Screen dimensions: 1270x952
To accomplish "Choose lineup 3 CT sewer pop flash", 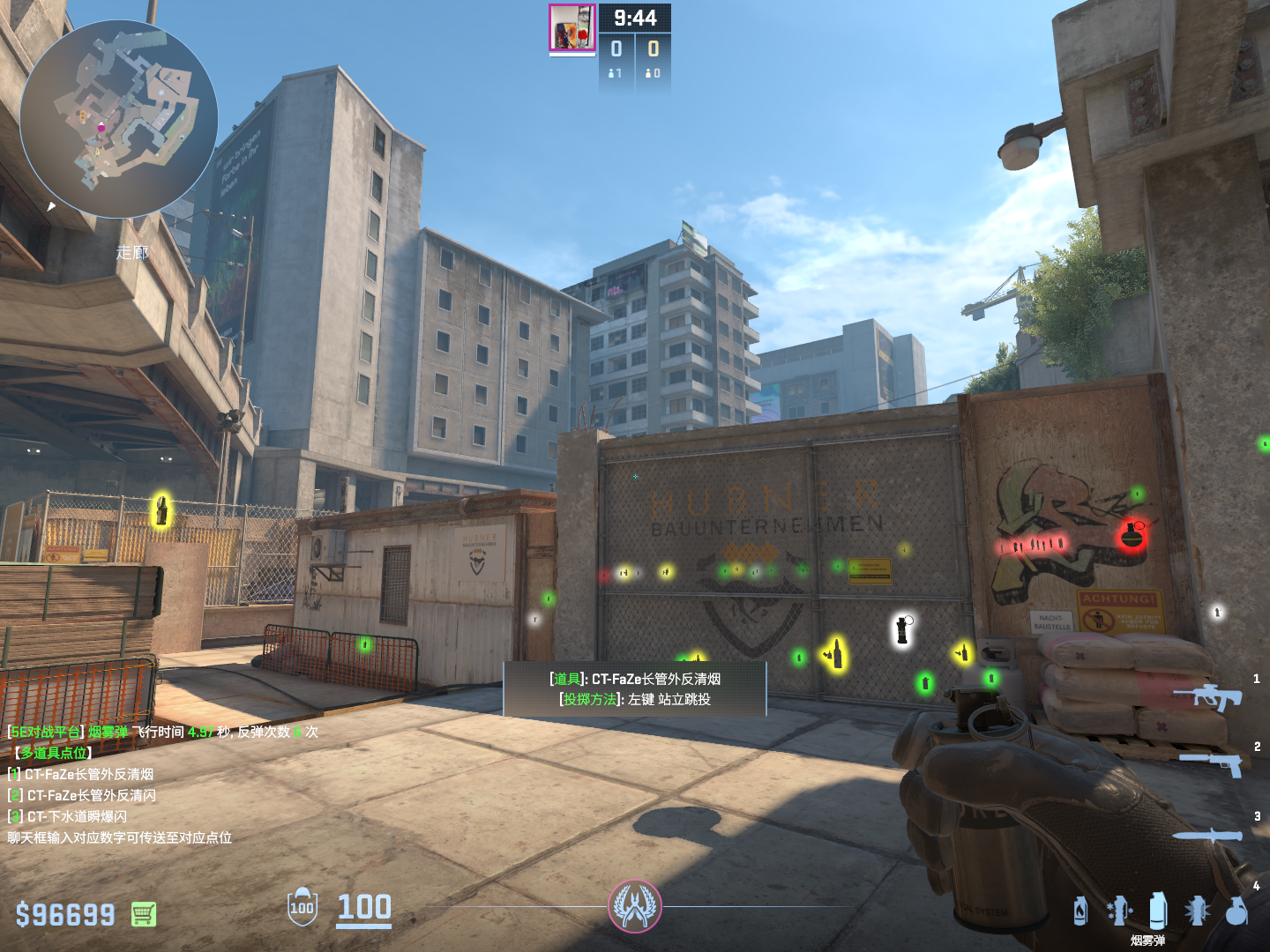I will (x=76, y=816).
